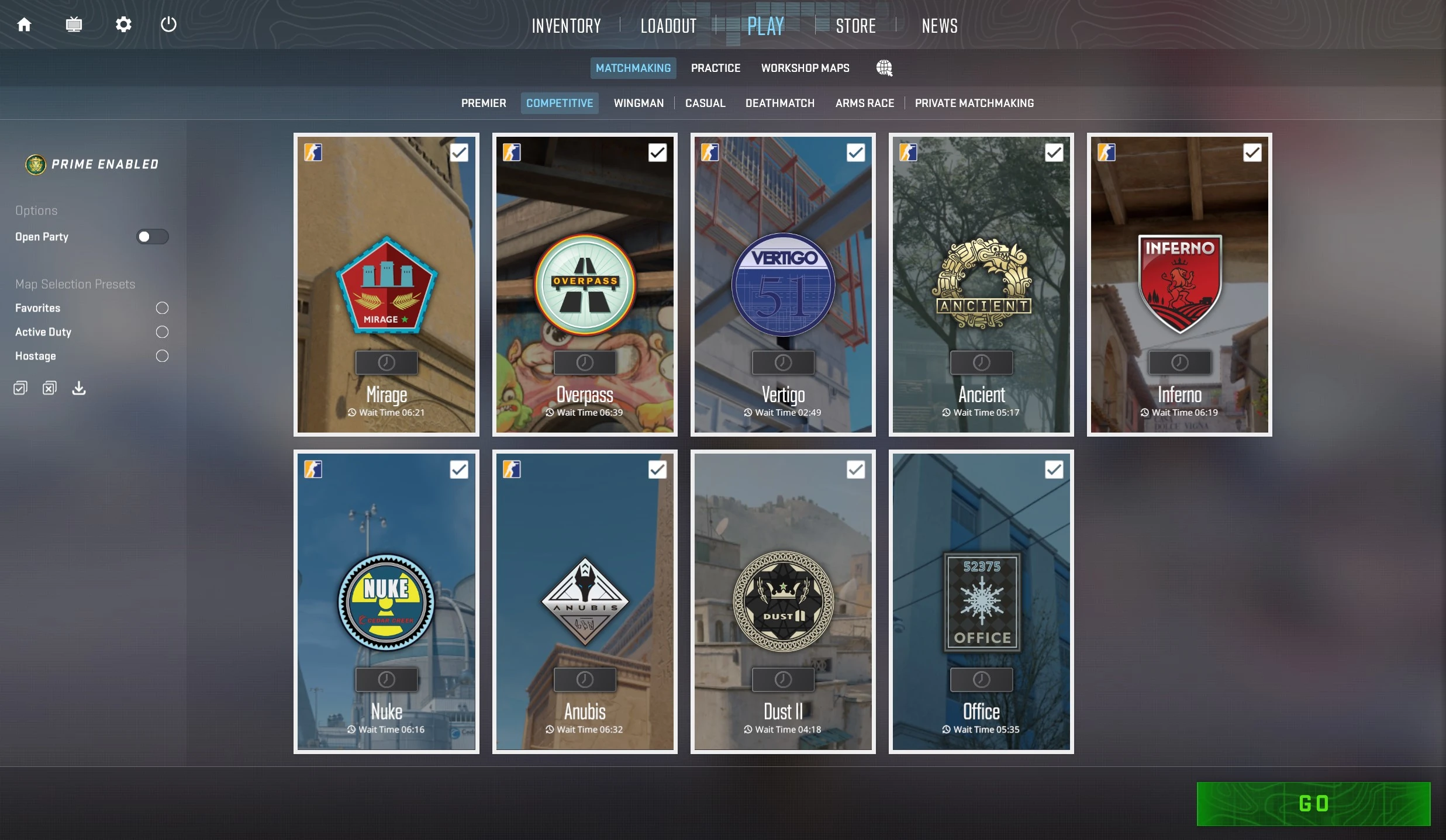
Task: Open settings via the gear icon
Action: [123, 25]
